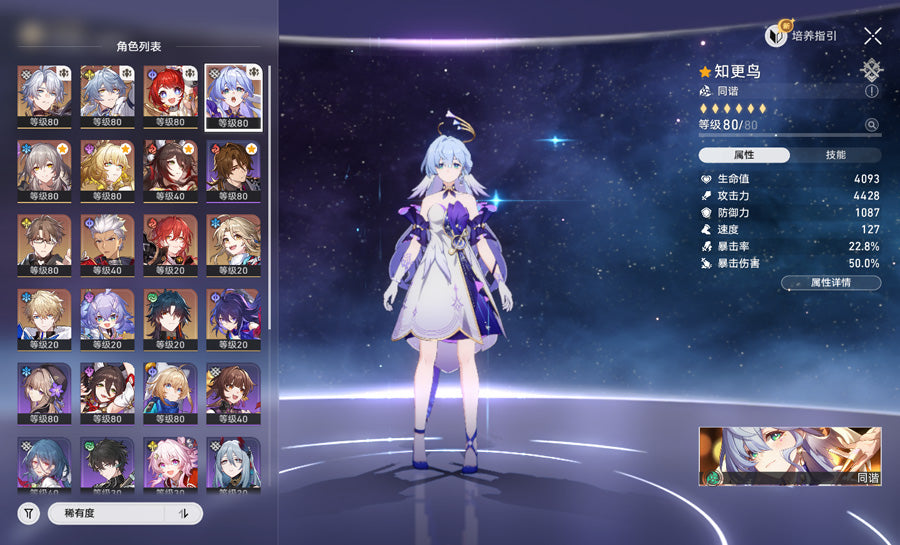
Task: Choose the red-haired girl portrait in the top row
Action: (x=171, y=97)
